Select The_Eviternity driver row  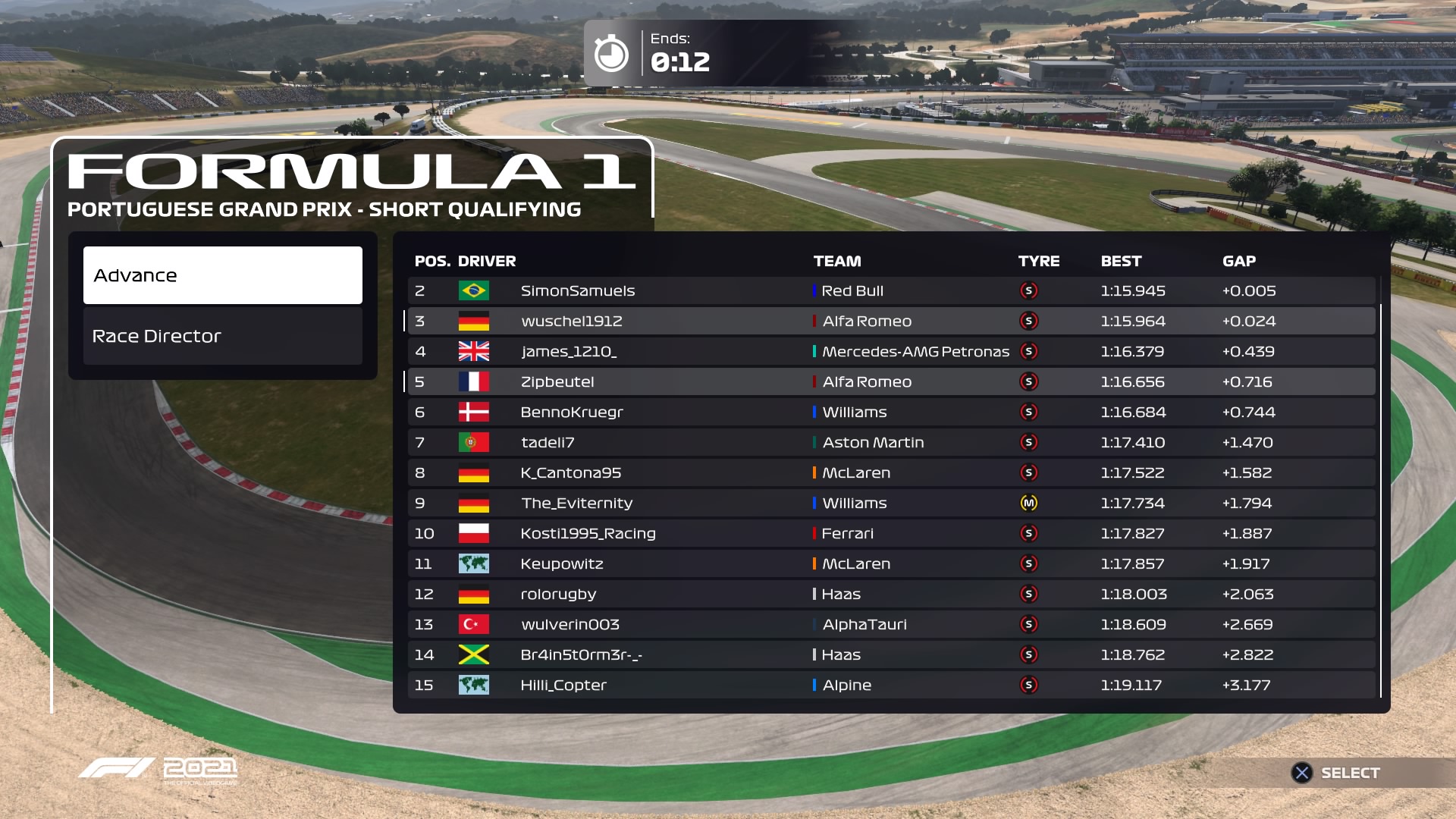891,503
